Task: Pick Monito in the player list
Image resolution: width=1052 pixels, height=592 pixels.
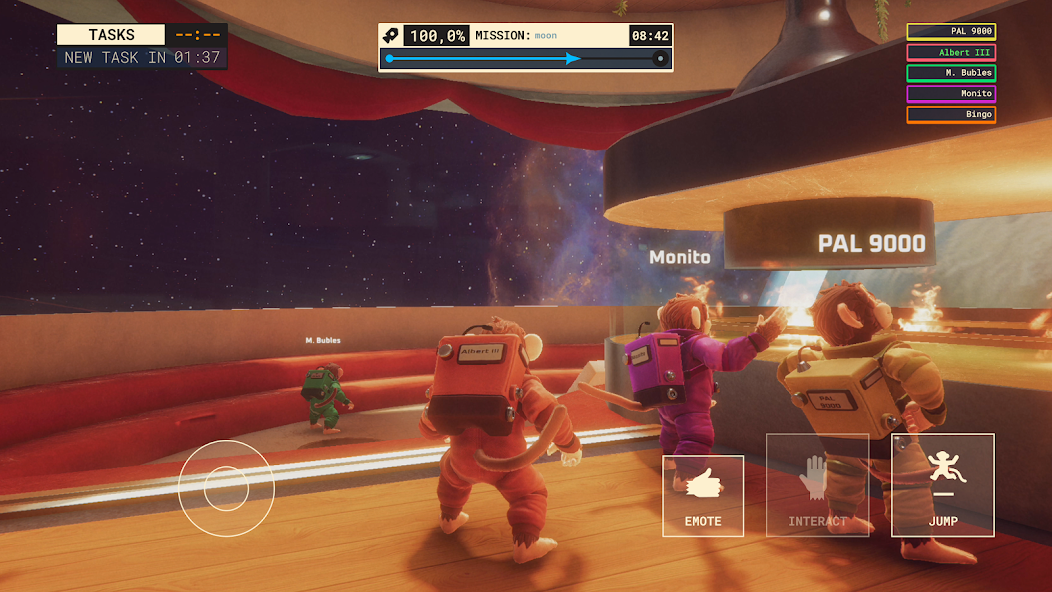Action: (x=951, y=94)
